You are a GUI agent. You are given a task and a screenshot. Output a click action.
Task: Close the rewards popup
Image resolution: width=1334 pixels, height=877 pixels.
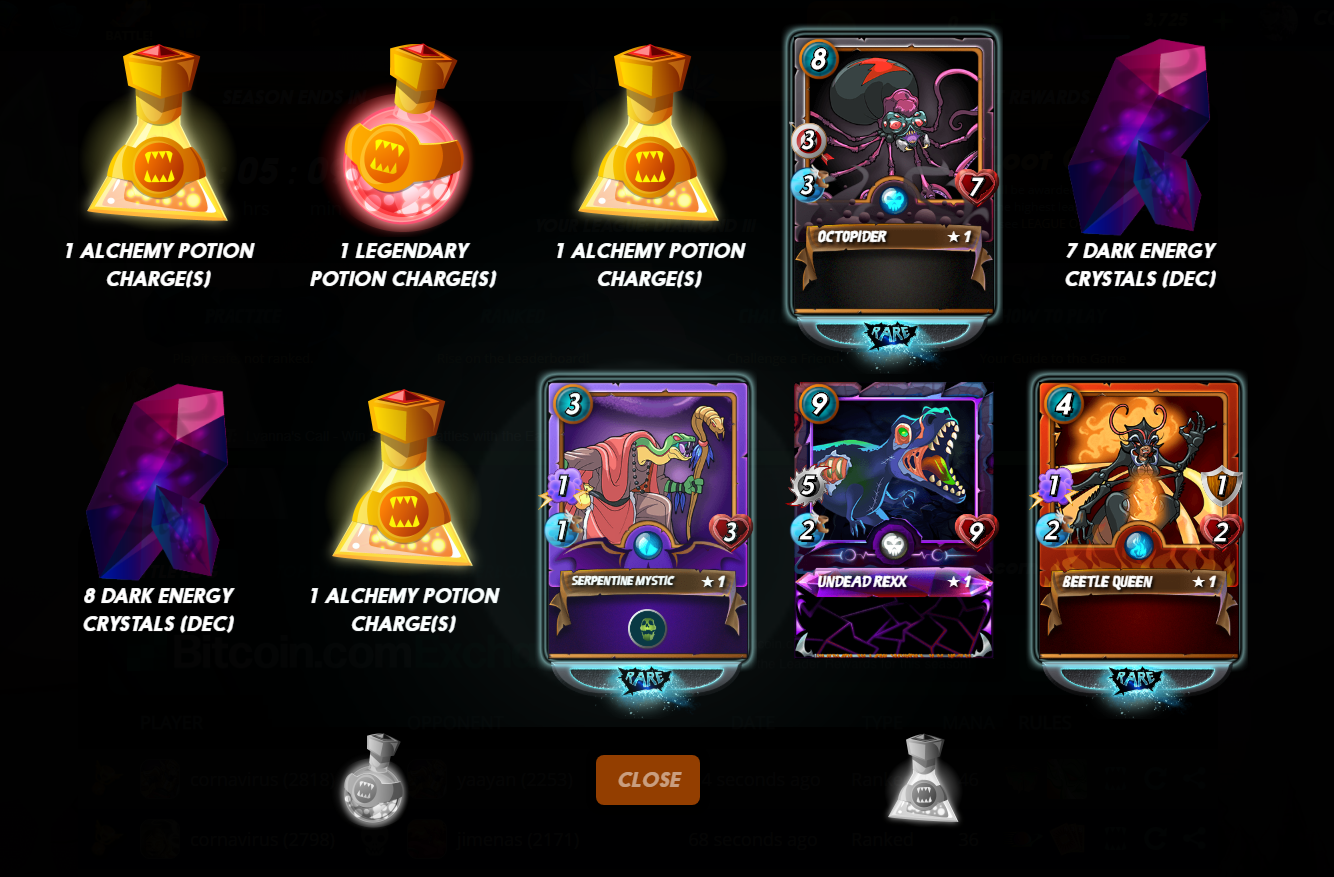click(648, 780)
